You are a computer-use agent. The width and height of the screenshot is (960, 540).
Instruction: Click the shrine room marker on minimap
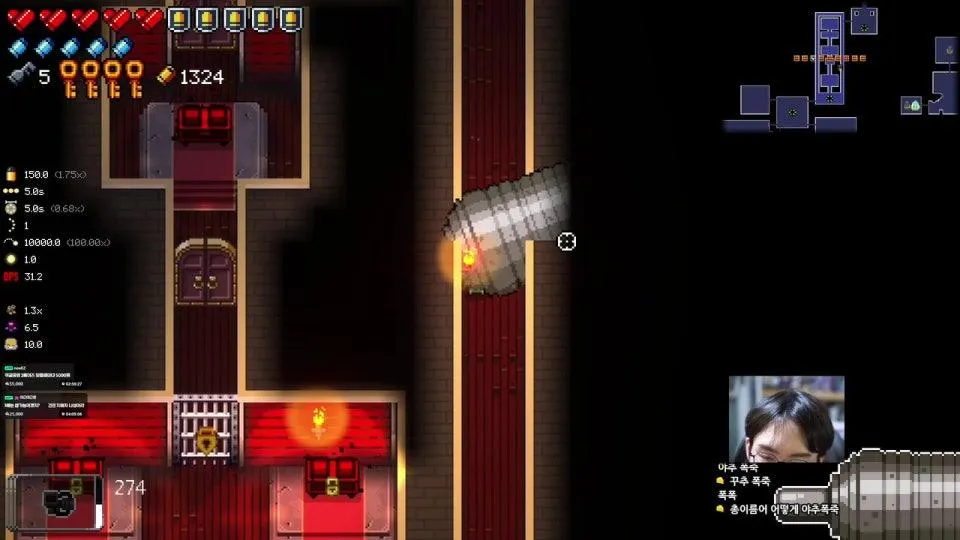(x=911, y=105)
